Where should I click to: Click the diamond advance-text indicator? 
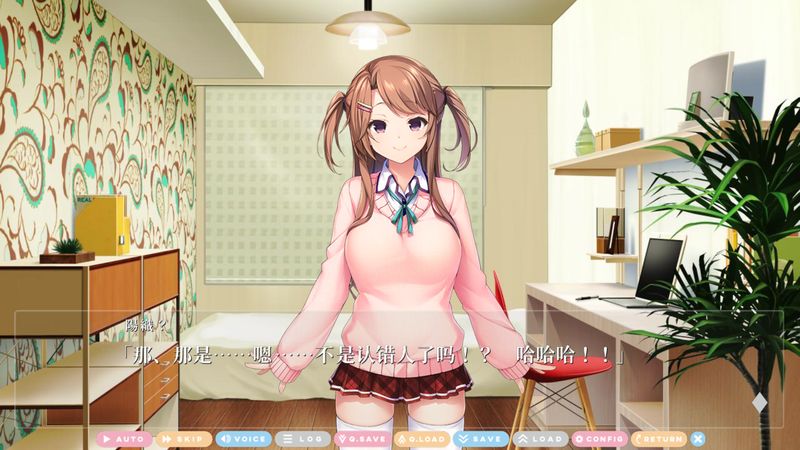coord(759,403)
